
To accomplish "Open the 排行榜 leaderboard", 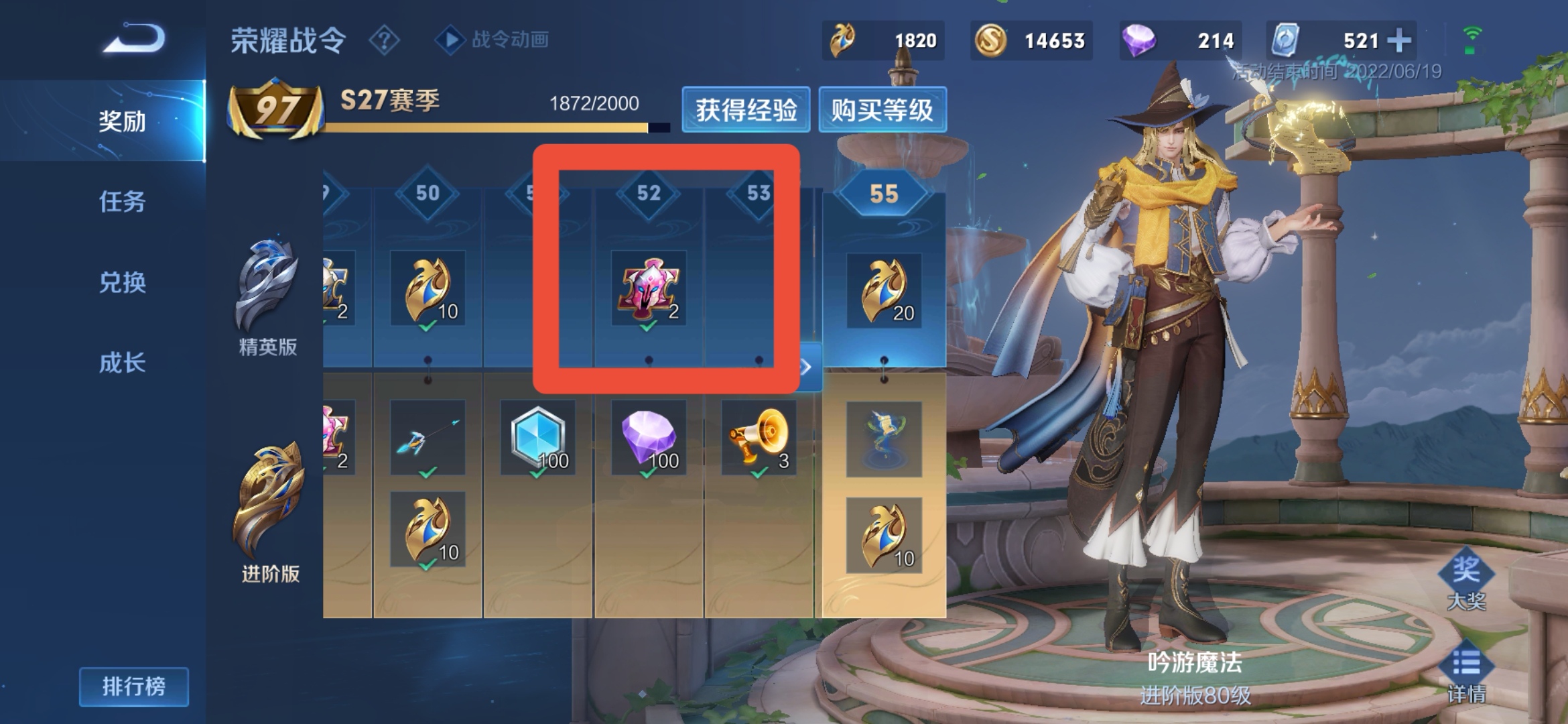I will point(133,686).
